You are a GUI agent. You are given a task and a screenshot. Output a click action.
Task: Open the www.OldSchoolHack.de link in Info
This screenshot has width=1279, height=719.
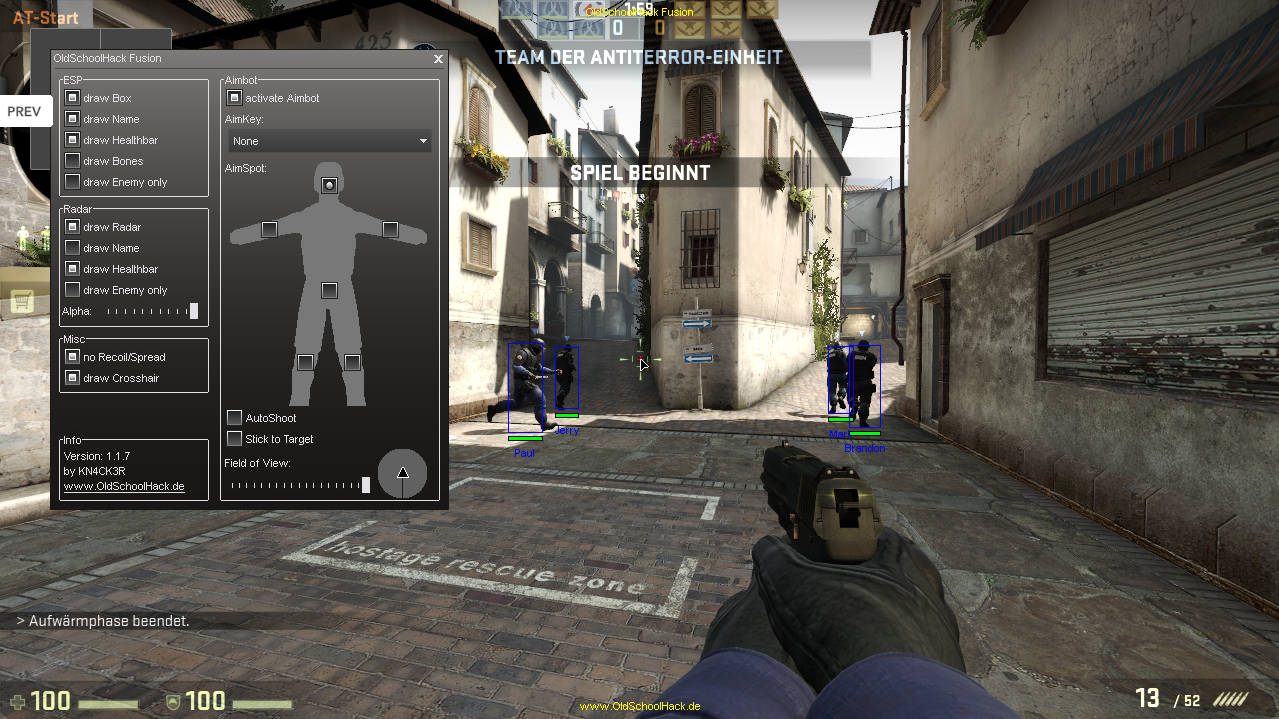tap(124, 487)
